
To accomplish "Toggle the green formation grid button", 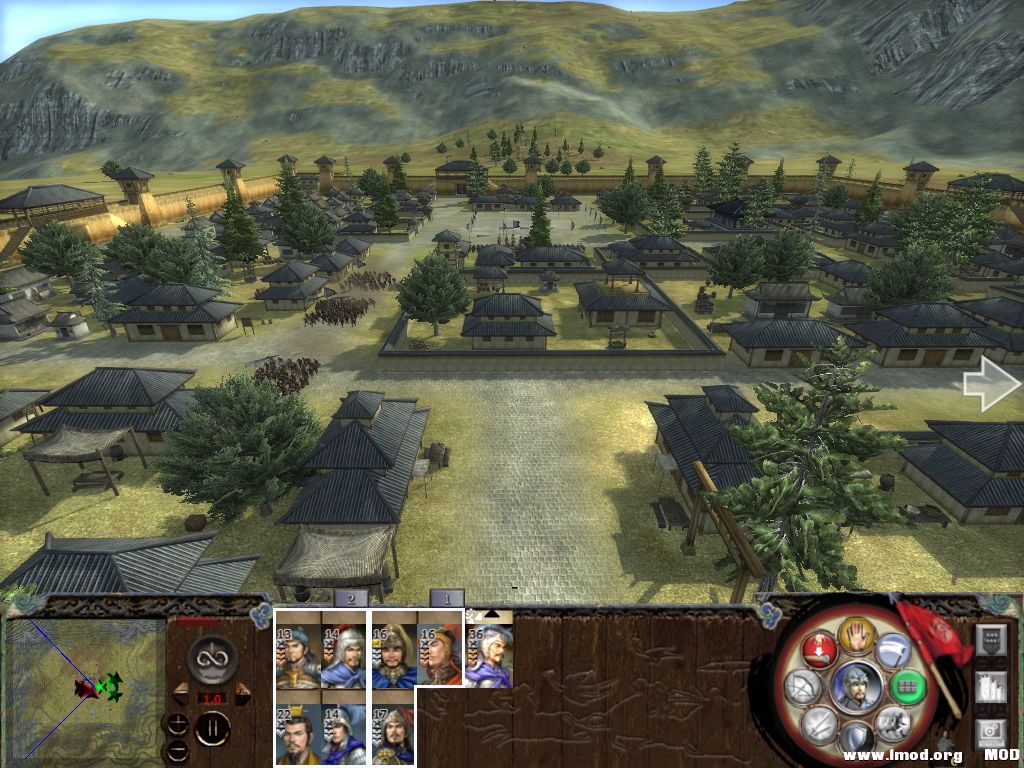I will 907,687.
